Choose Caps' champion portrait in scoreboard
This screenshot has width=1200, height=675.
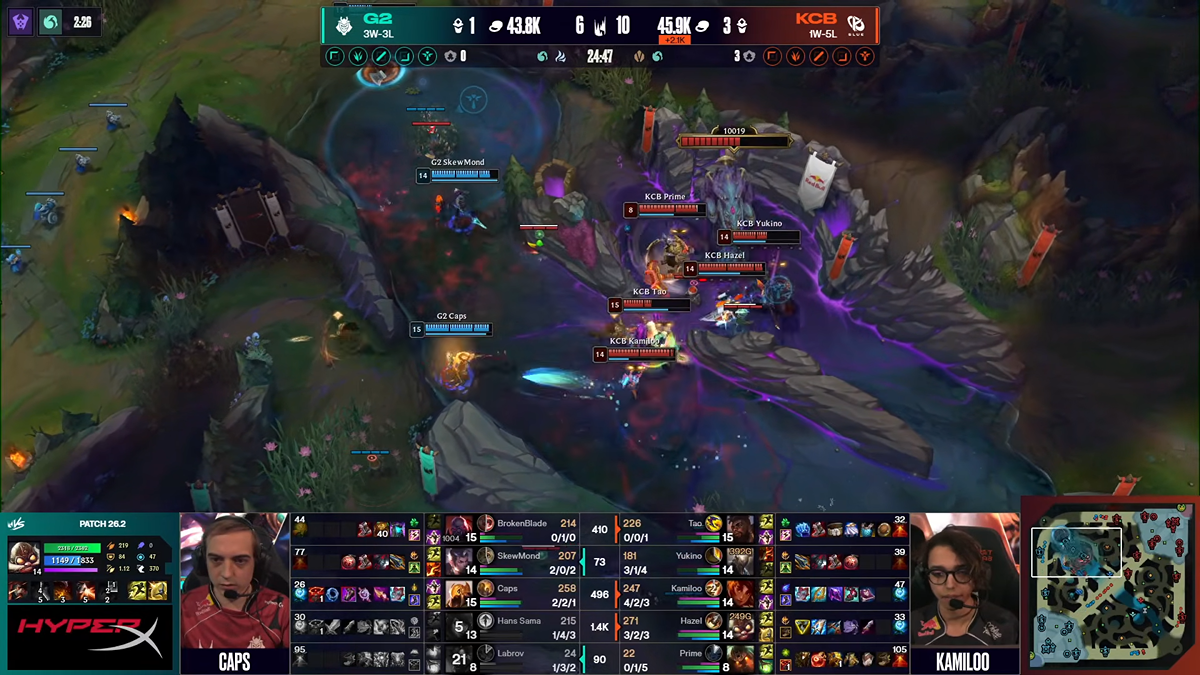pyautogui.click(x=460, y=591)
